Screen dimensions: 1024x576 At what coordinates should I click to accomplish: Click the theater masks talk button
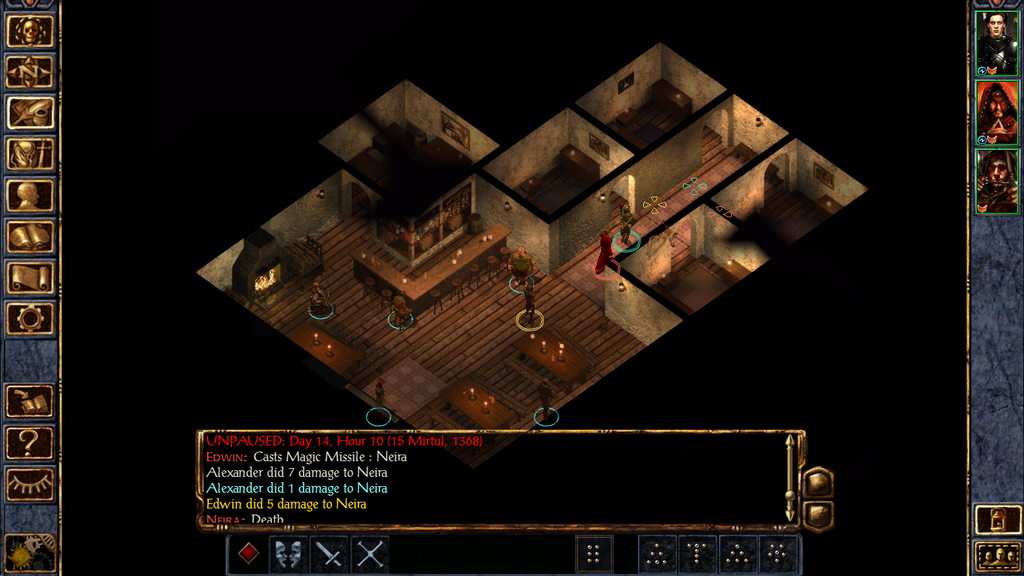289,554
